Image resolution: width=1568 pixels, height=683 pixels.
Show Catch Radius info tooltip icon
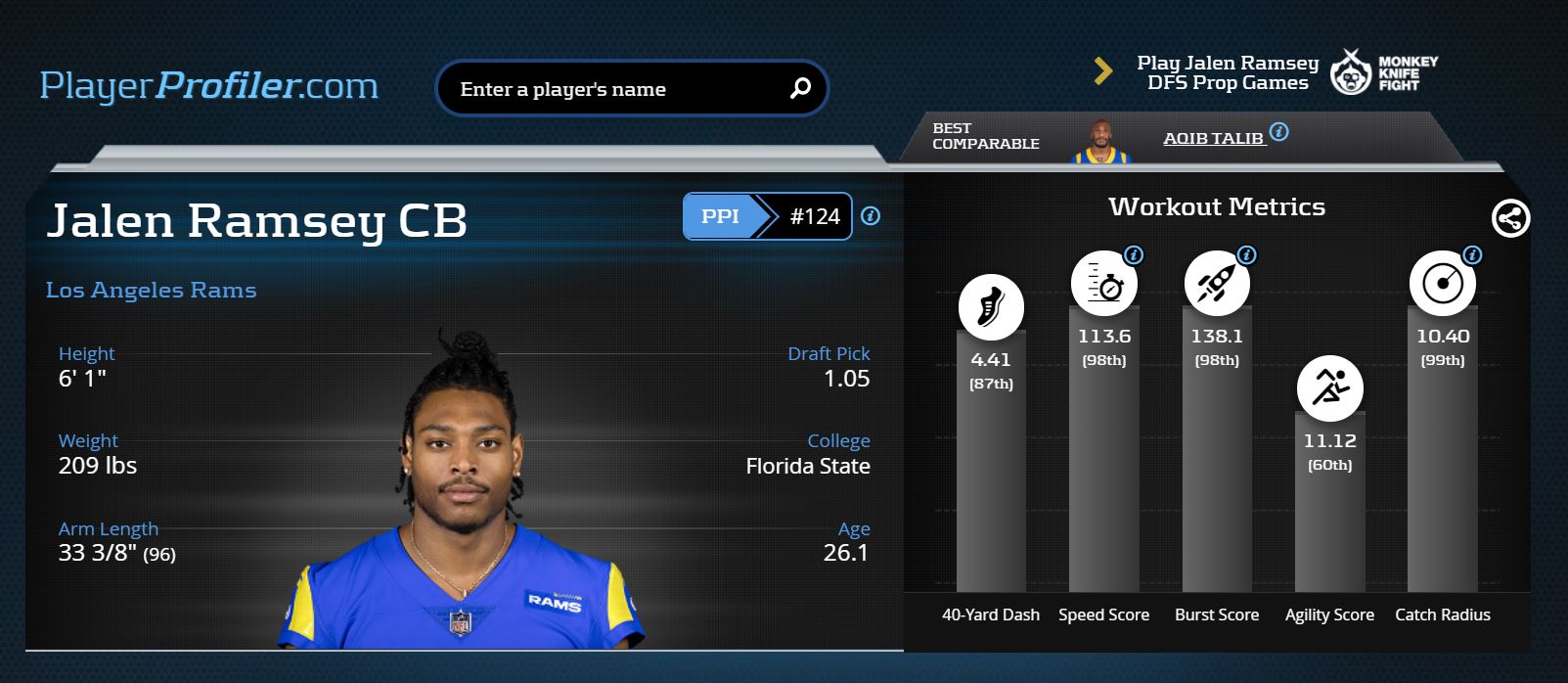point(1472,255)
